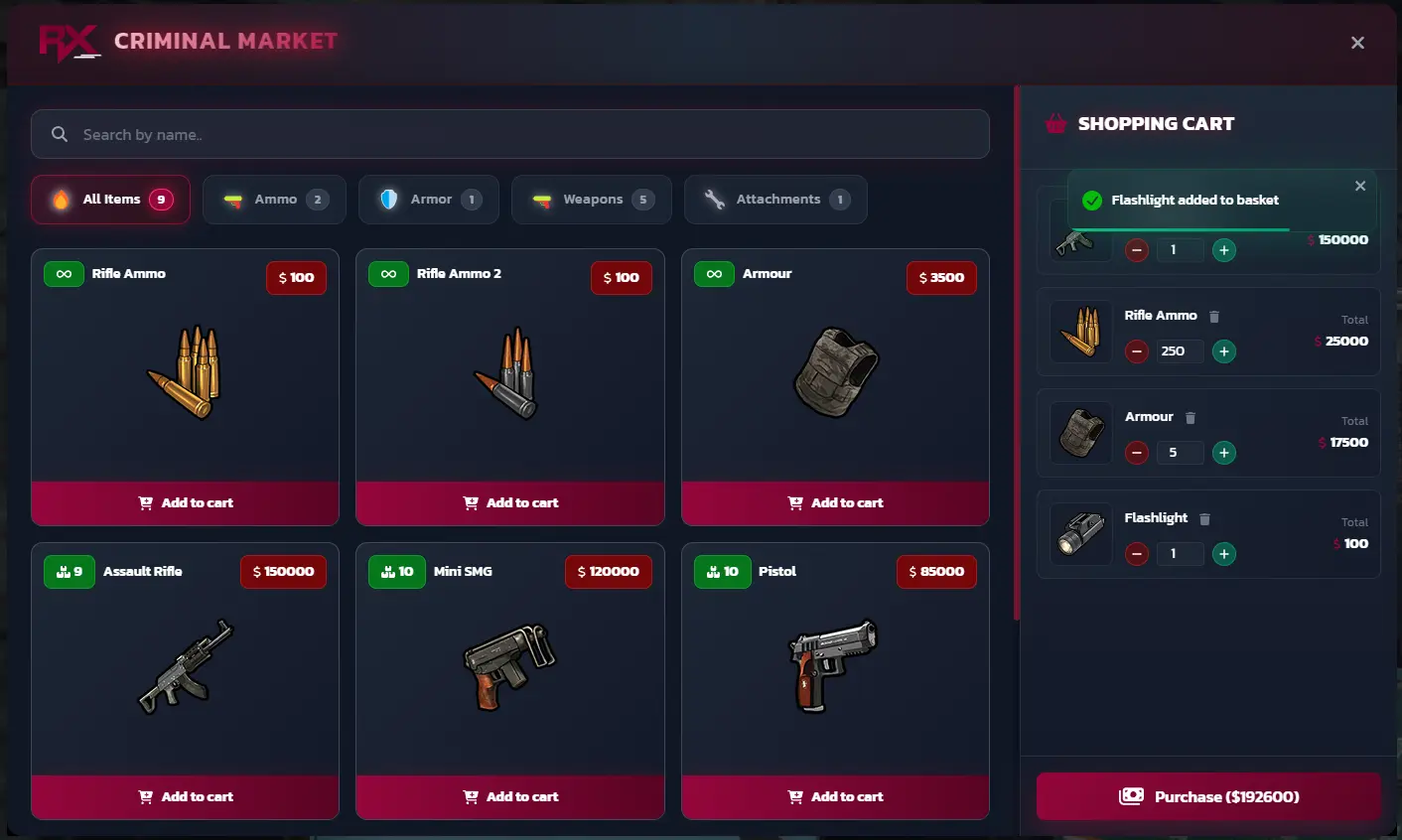The height and width of the screenshot is (840, 1402).
Task: Increase Rifle Ammo quantity with plus button
Action: (1223, 350)
